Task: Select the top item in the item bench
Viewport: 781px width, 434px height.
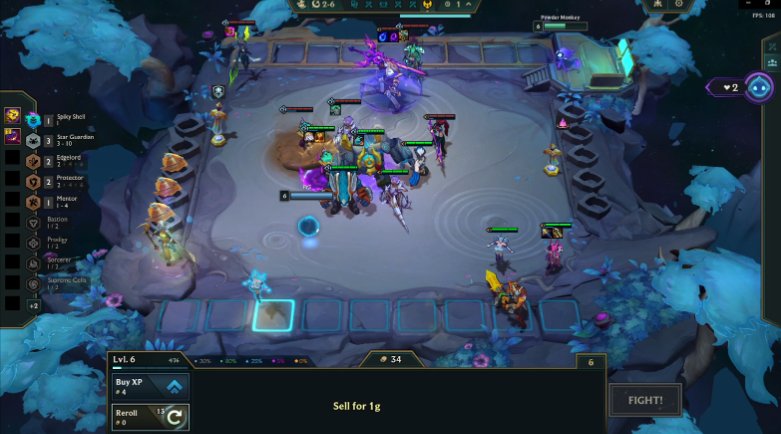Action: pos(13,116)
